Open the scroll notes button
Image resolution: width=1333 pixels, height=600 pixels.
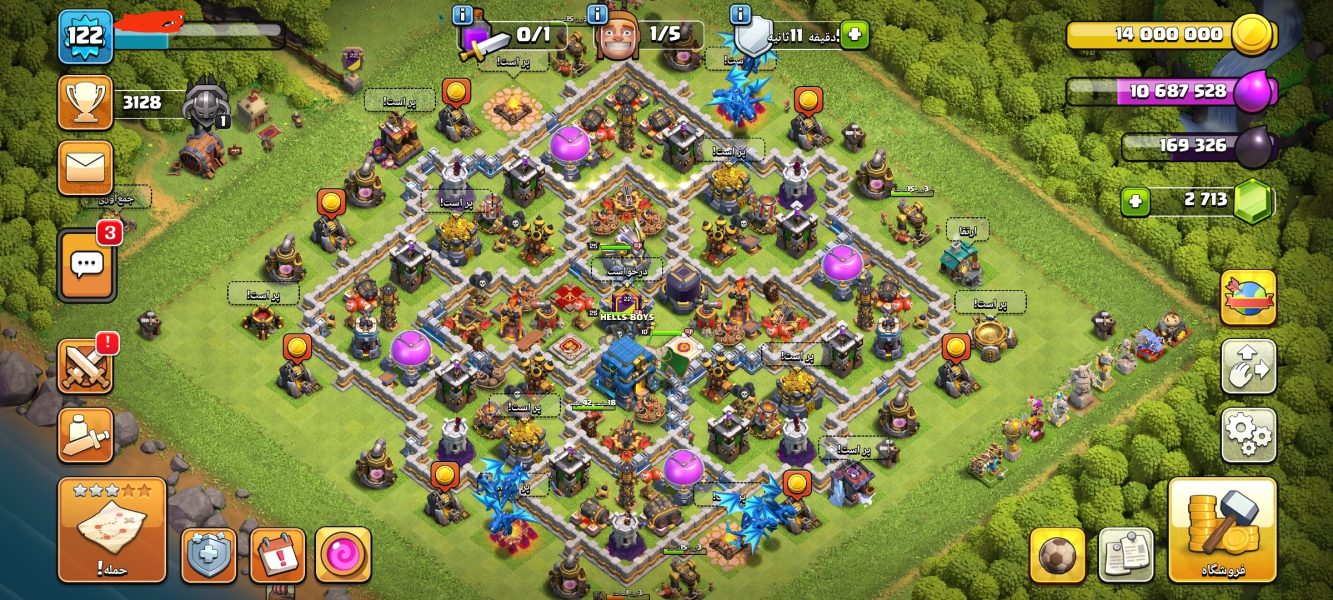click(1126, 555)
